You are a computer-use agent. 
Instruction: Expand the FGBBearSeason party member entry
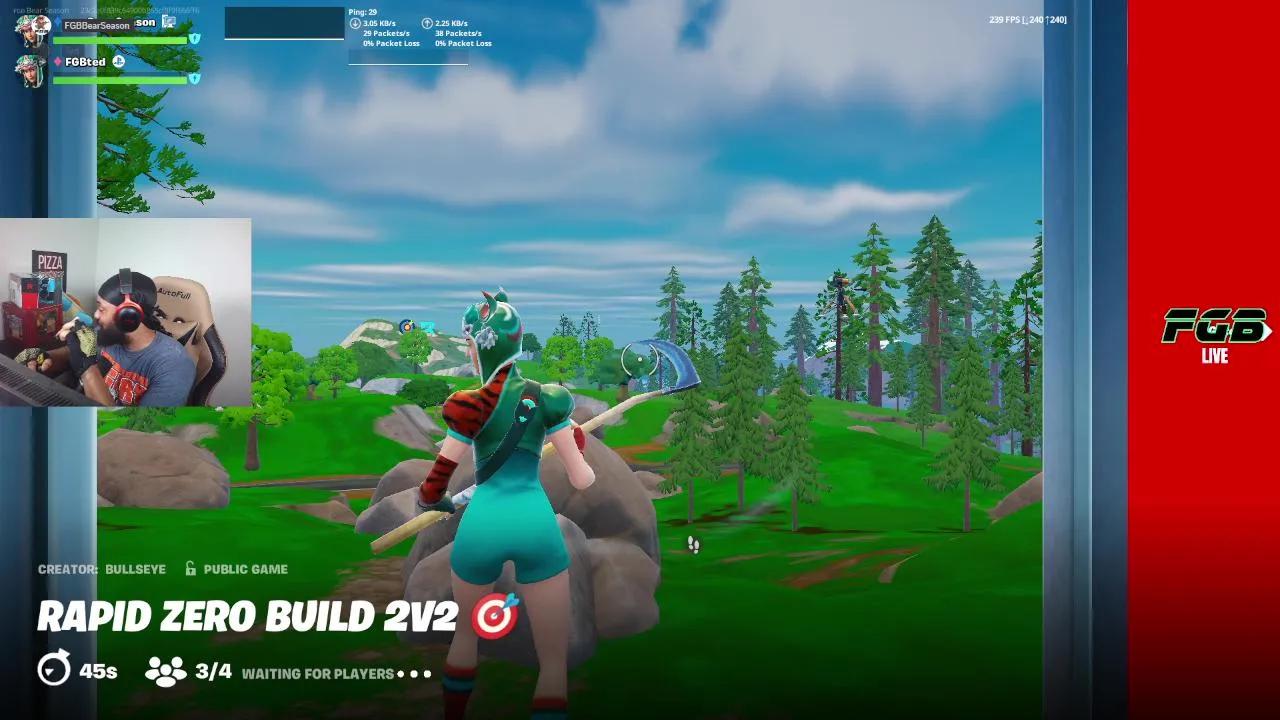pyautogui.click(x=97, y=25)
